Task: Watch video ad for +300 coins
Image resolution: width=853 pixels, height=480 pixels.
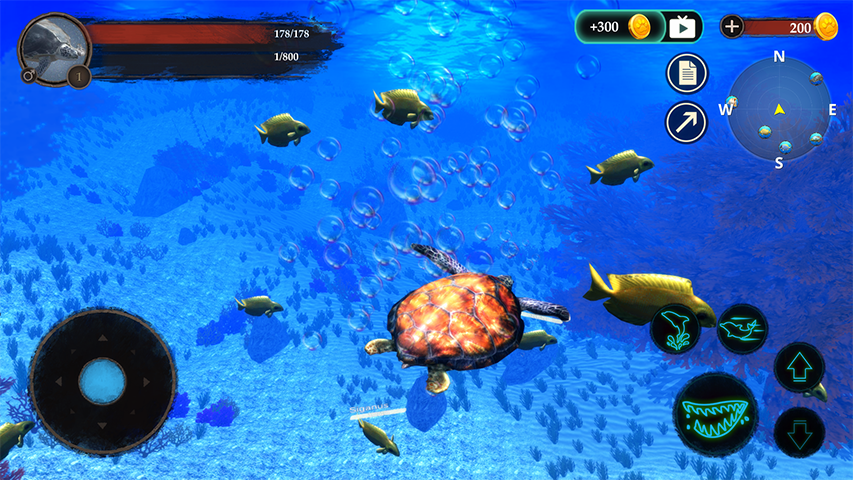Action: click(x=683, y=27)
